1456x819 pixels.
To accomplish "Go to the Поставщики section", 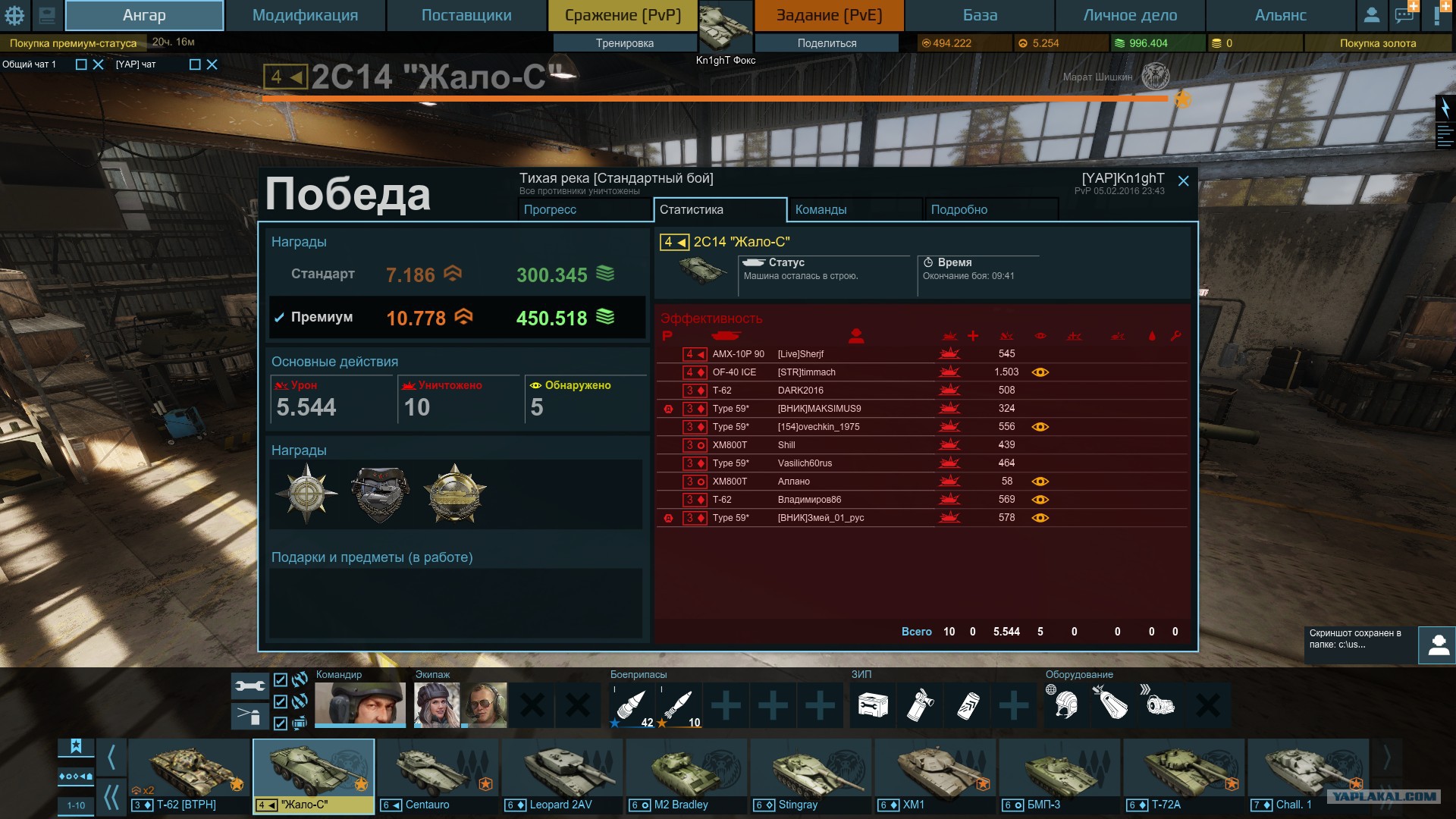I will (466, 15).
